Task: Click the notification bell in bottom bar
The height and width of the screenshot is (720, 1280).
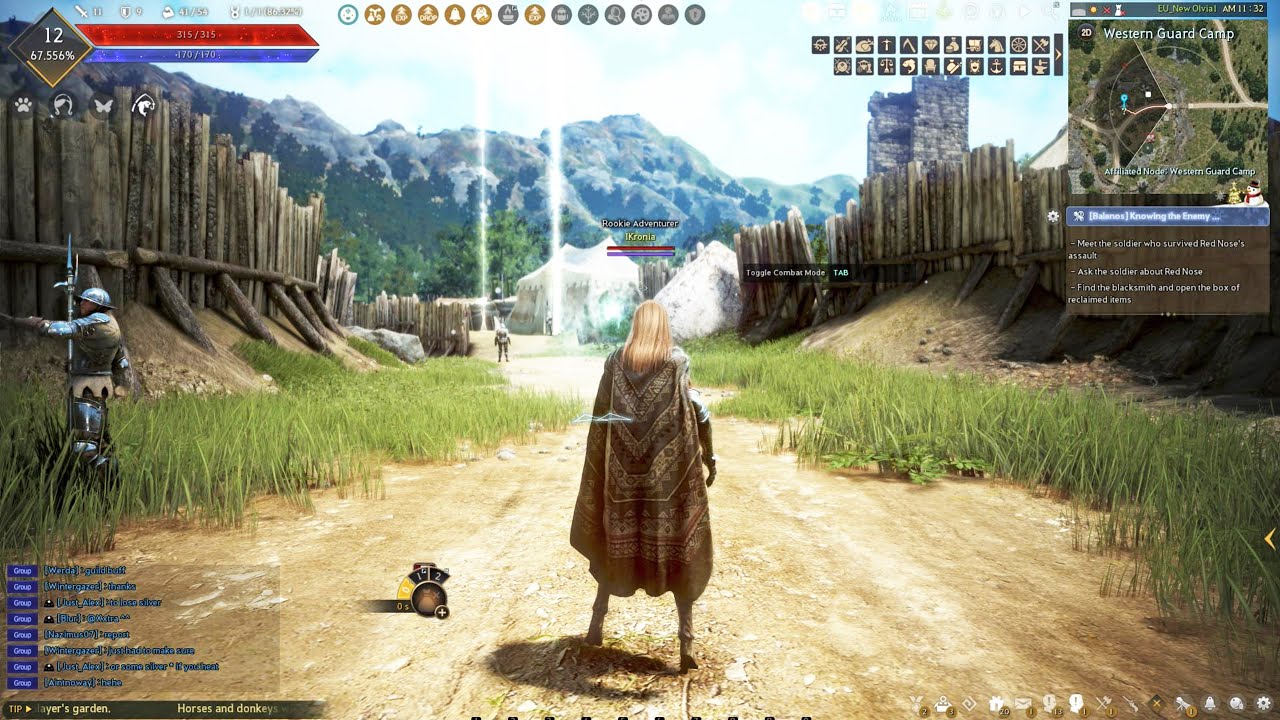Action: (1210, 703)
